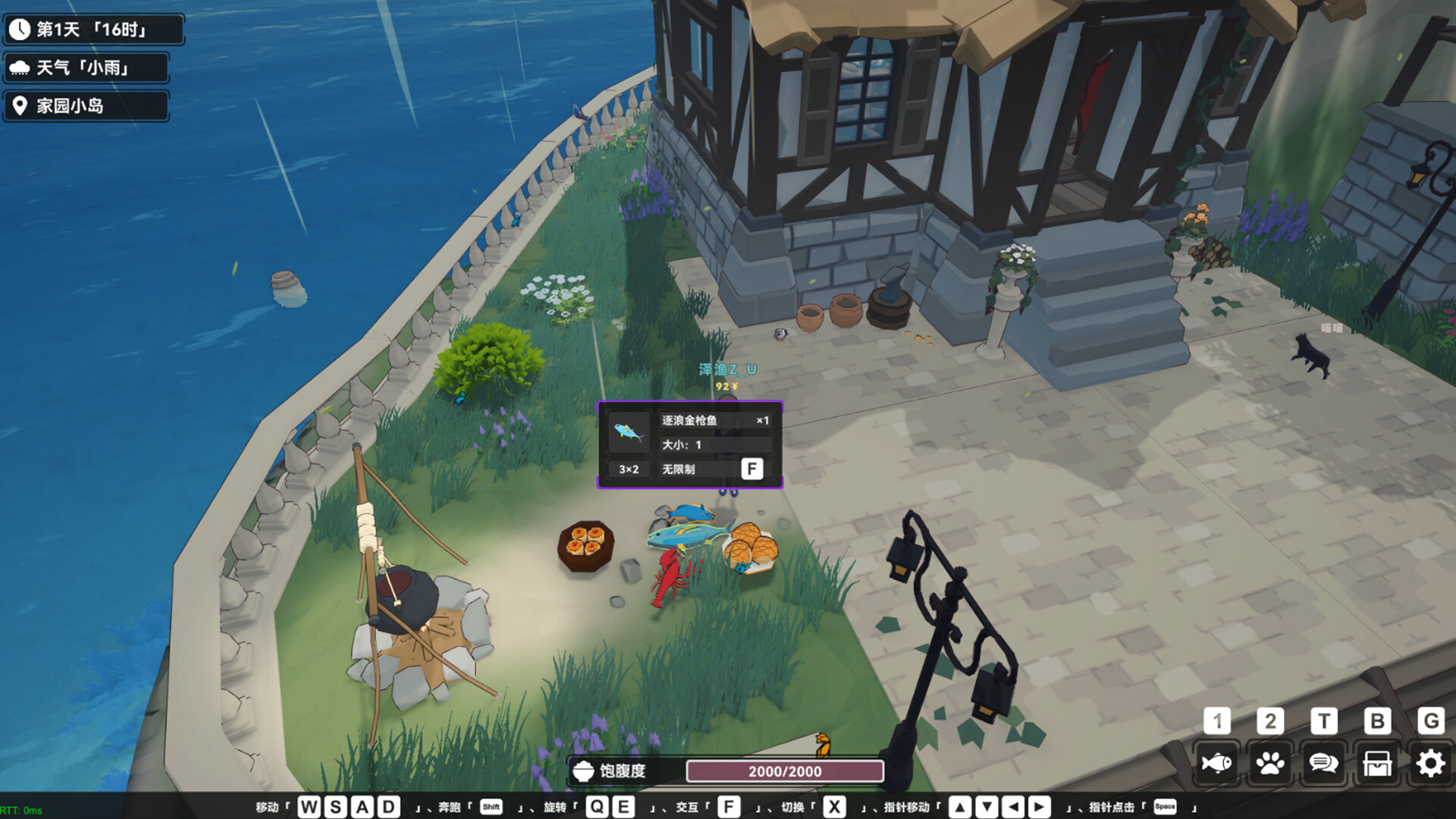Open the chat window via speech bubbles icon
The image size is (1456, 819).
point(1324,764)
